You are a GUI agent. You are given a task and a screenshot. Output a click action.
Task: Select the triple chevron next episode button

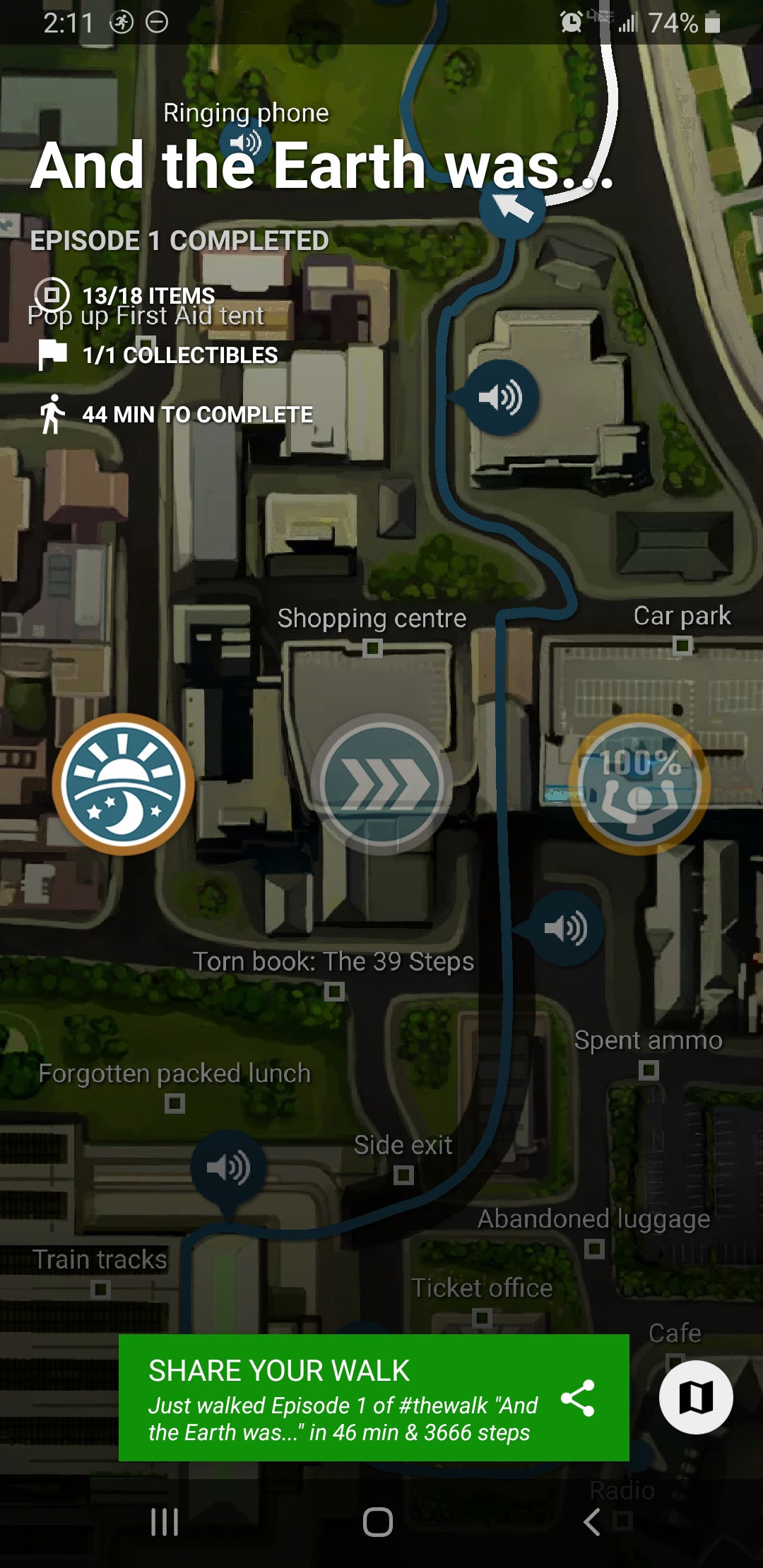(x=381, y=784)
